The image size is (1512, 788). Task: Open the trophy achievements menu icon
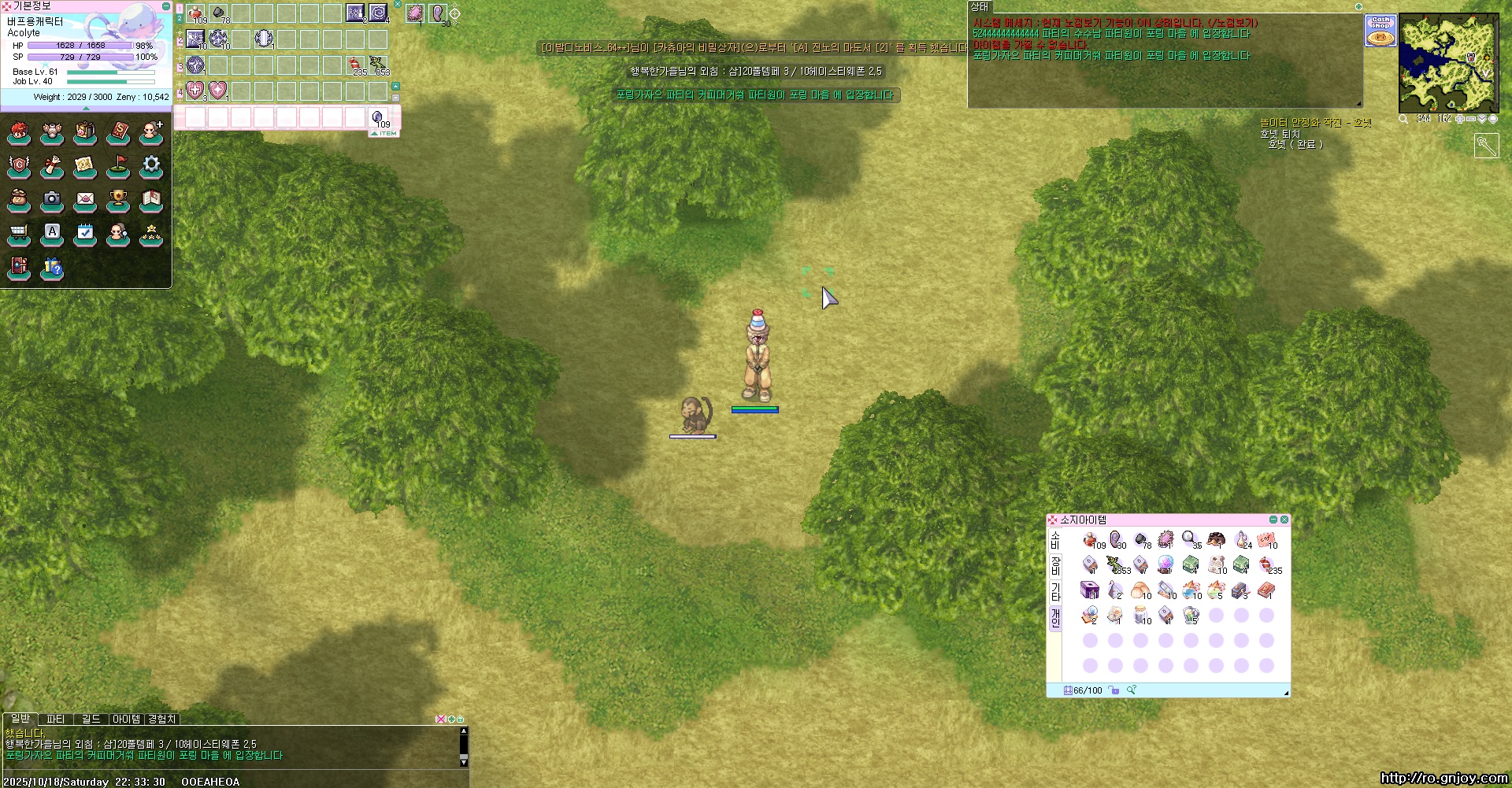pyautogui.click(x=118, y=200)
